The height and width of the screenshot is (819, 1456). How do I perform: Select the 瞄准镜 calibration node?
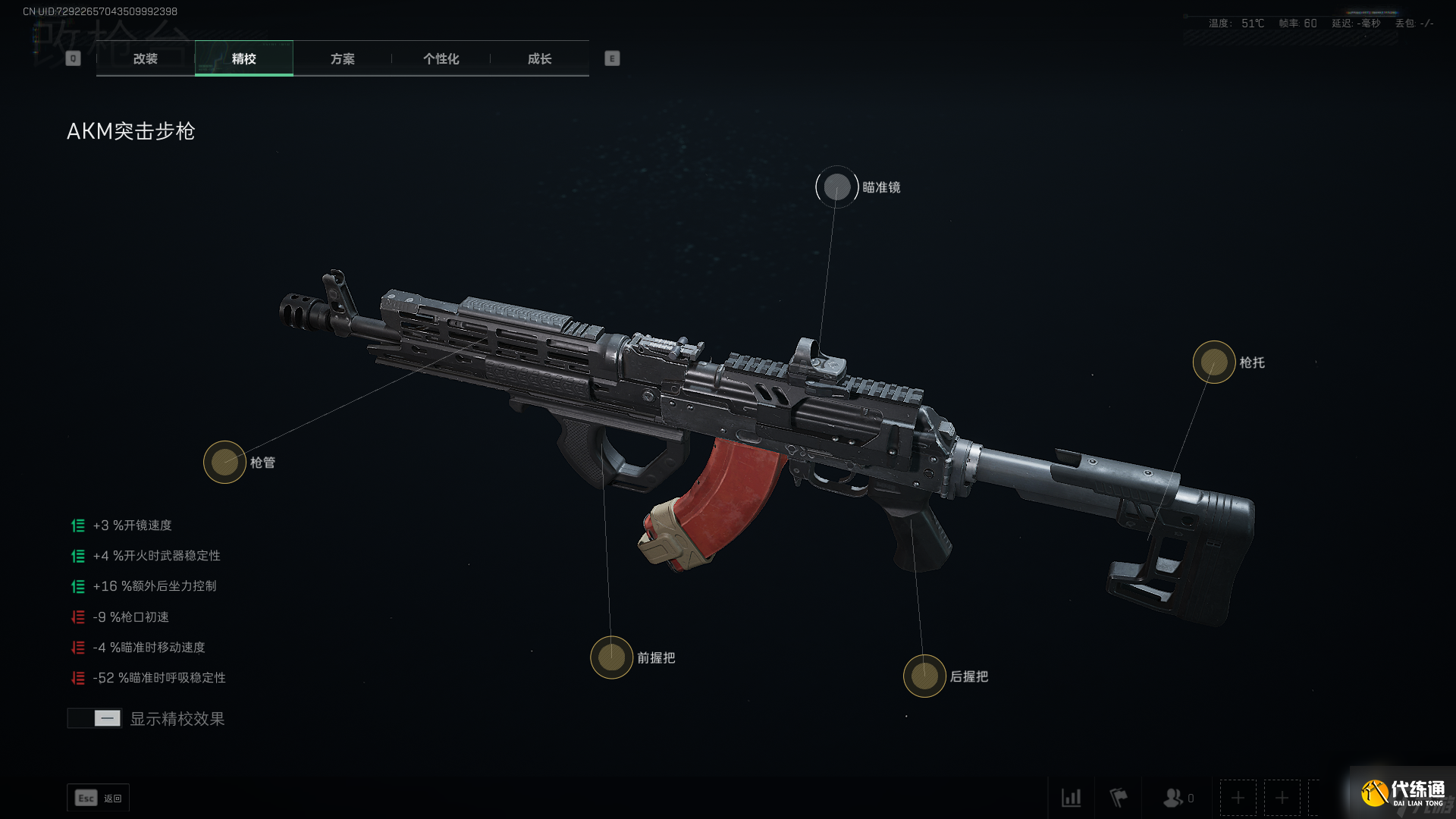tap(837, 187)
